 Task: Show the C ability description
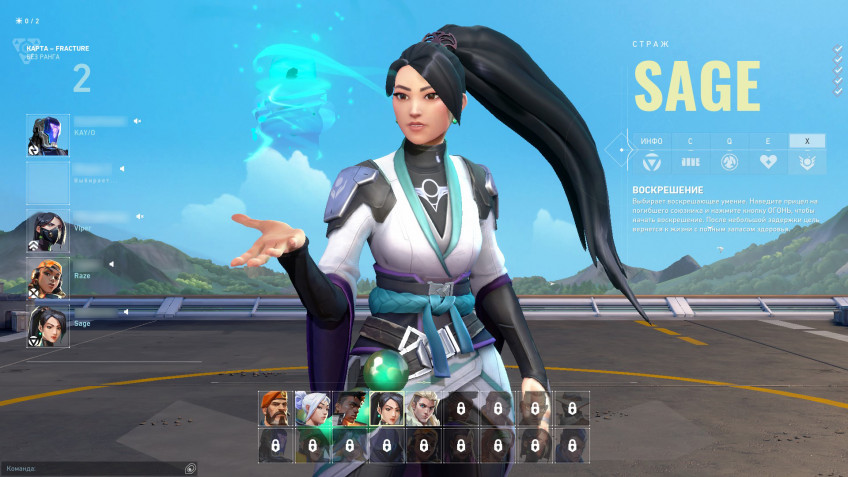[x=689, y=141]
